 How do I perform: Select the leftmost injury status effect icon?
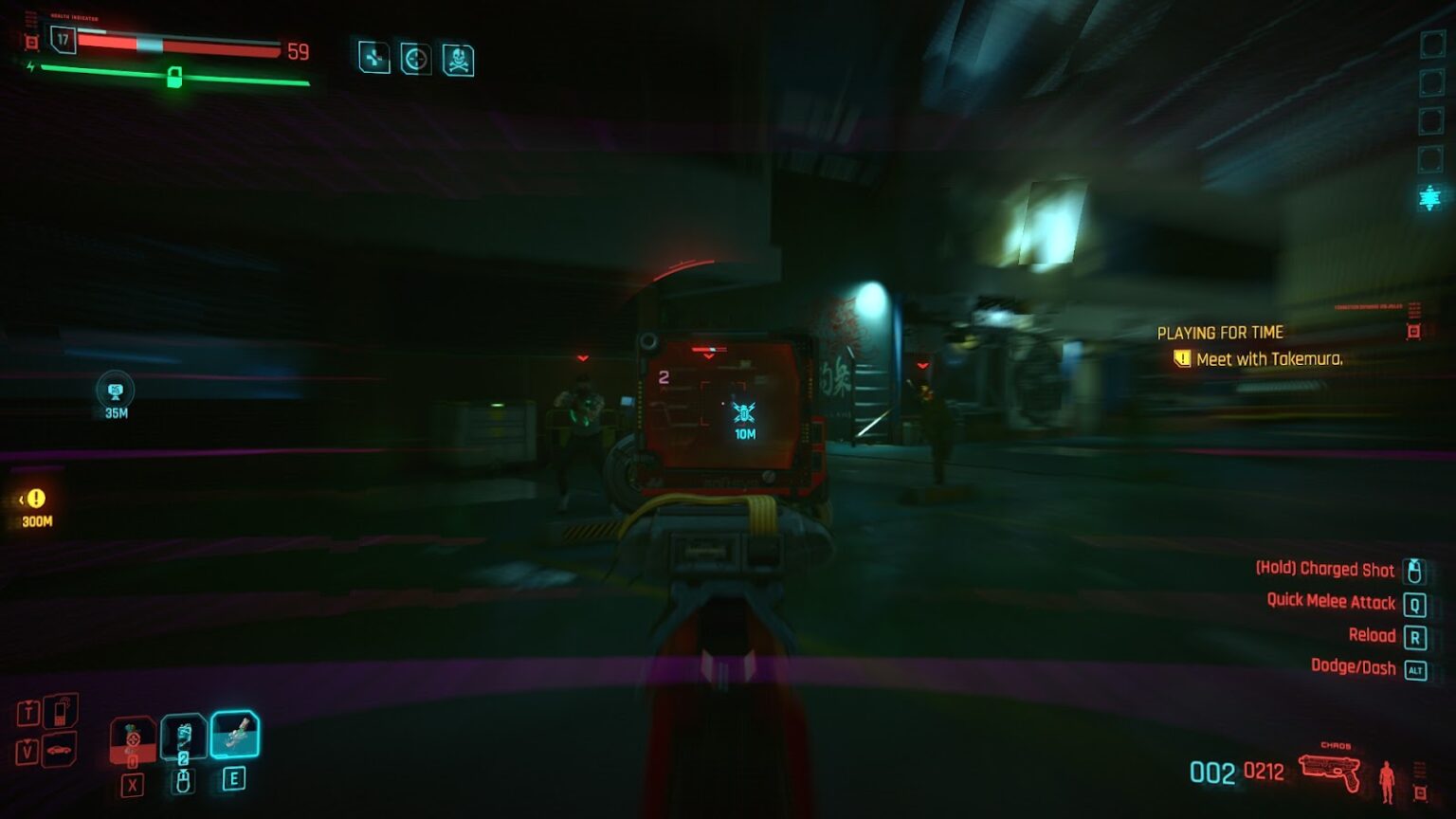(374, 59)
